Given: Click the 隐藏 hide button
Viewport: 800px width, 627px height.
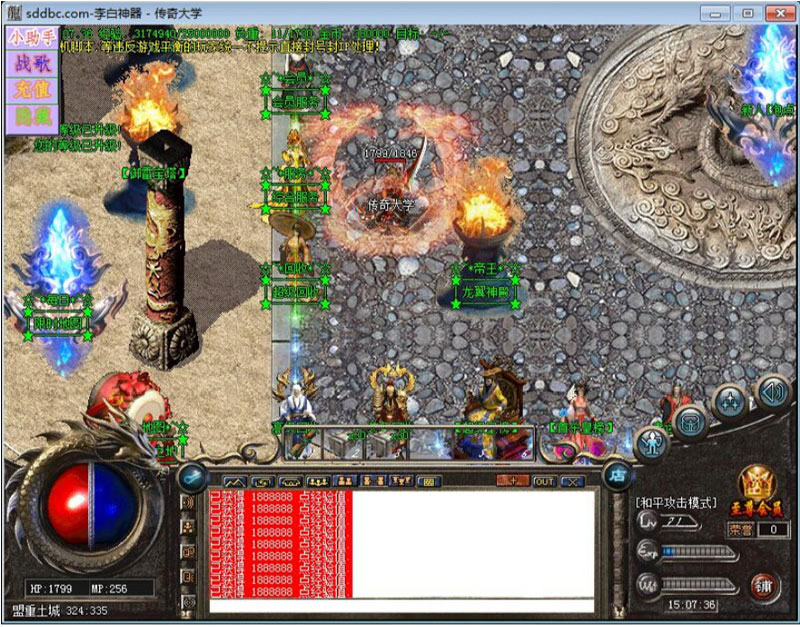Looking at the screenshot, I should pos(30,115).
